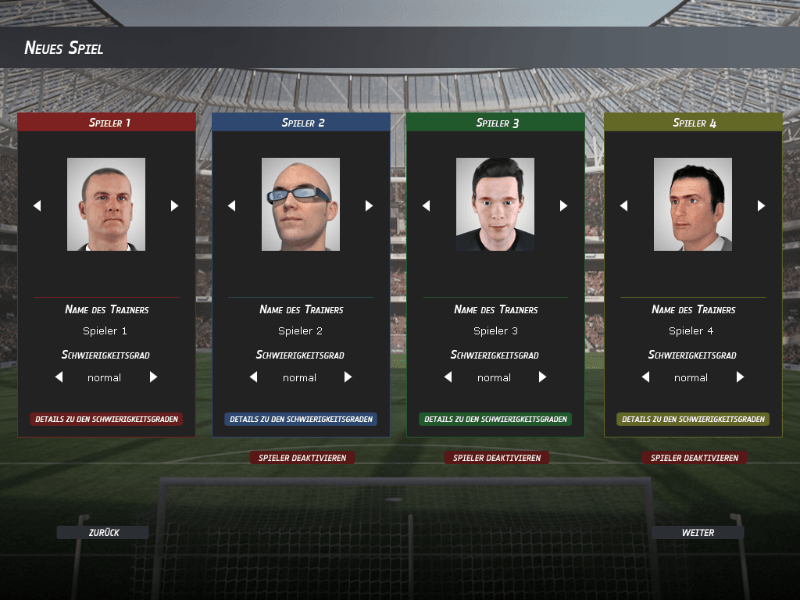This screenshot has width=800, height=600.
Task: Show next portrait for Spieler 1
Action: [174, 205]
